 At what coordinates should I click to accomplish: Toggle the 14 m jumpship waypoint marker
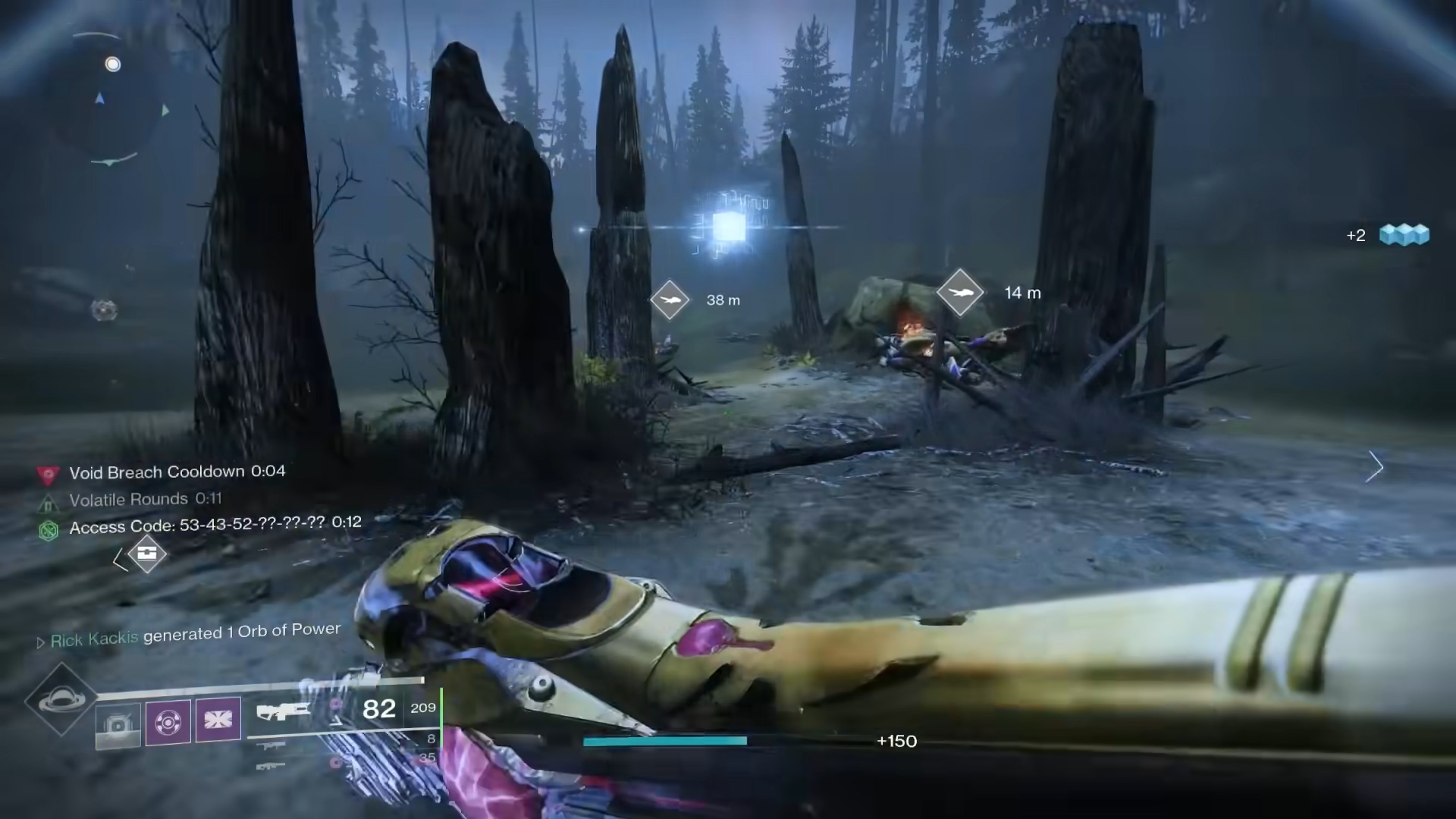pyautogui.click(x=961, y=293)
